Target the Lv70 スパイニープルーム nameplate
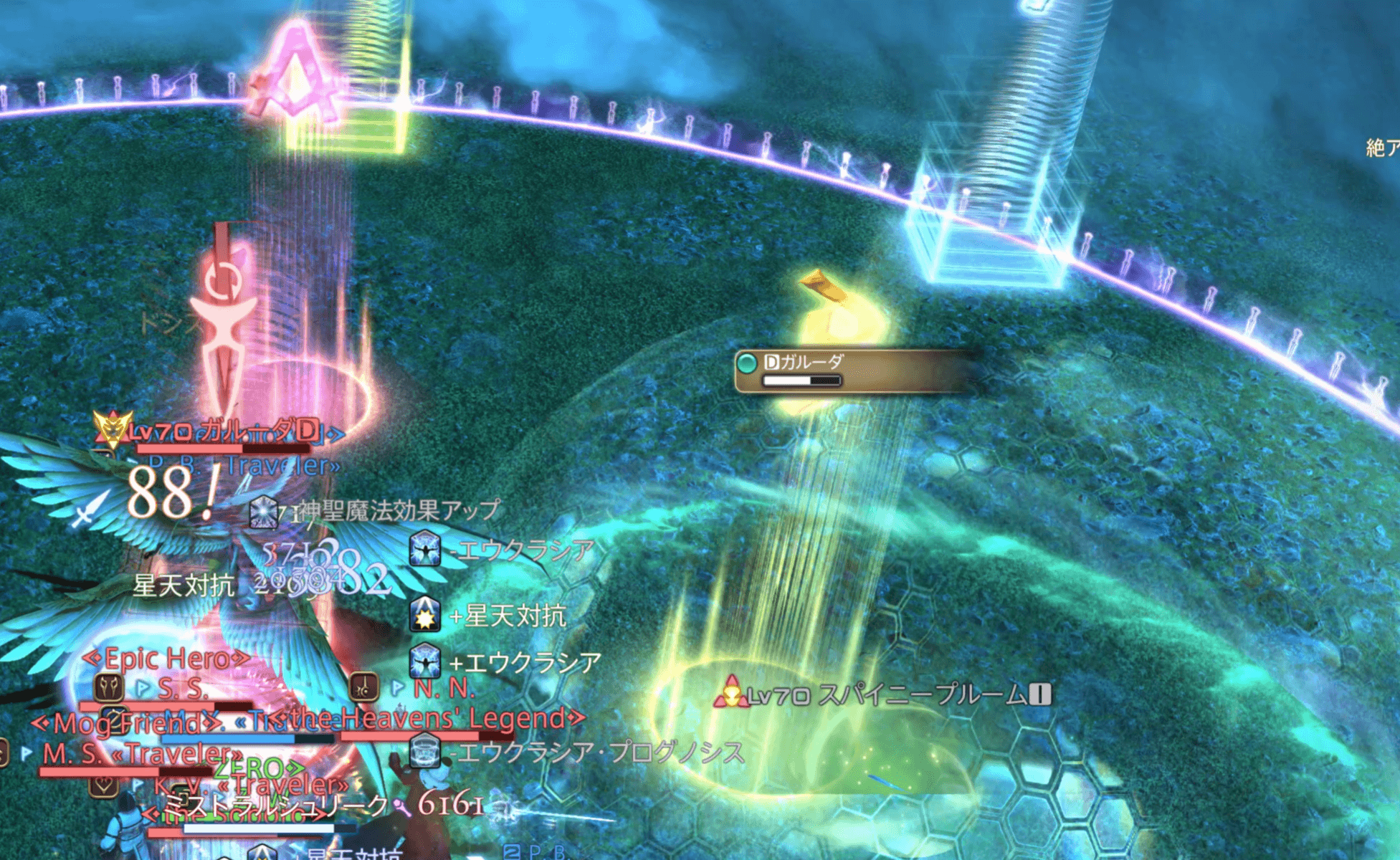The image size is (1400, 860). click(x=889, y=694)
